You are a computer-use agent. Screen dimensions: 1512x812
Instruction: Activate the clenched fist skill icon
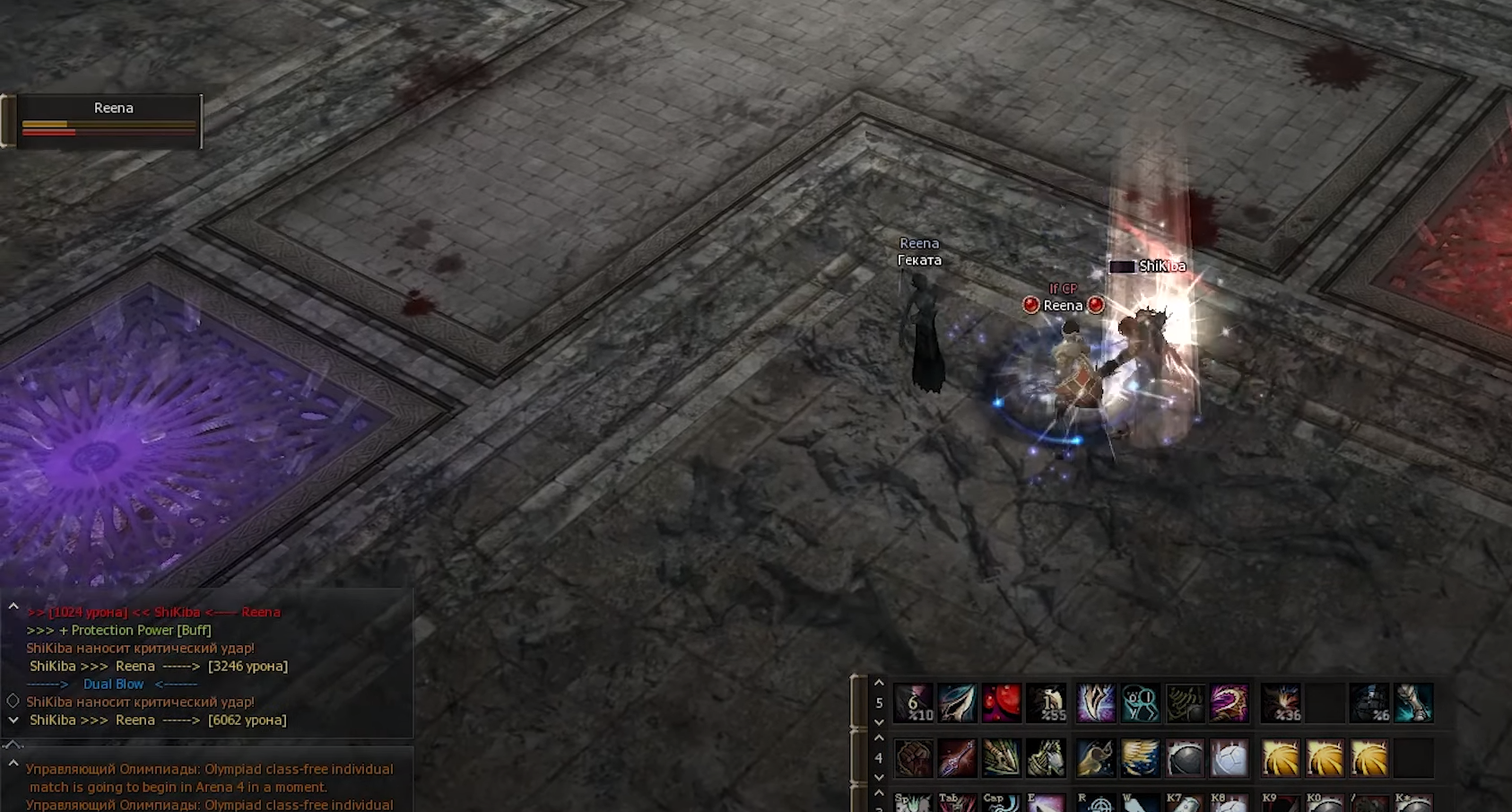point(914,758)
